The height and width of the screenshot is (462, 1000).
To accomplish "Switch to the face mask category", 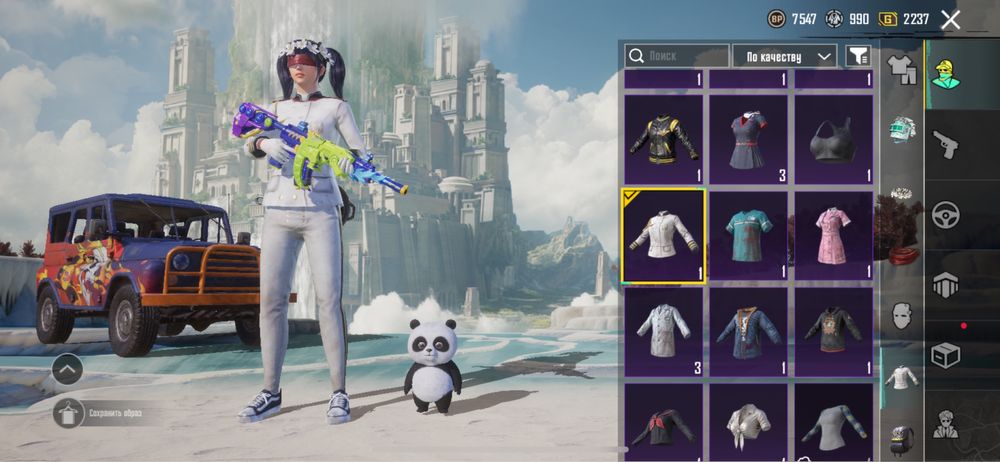I will [902, 315].
